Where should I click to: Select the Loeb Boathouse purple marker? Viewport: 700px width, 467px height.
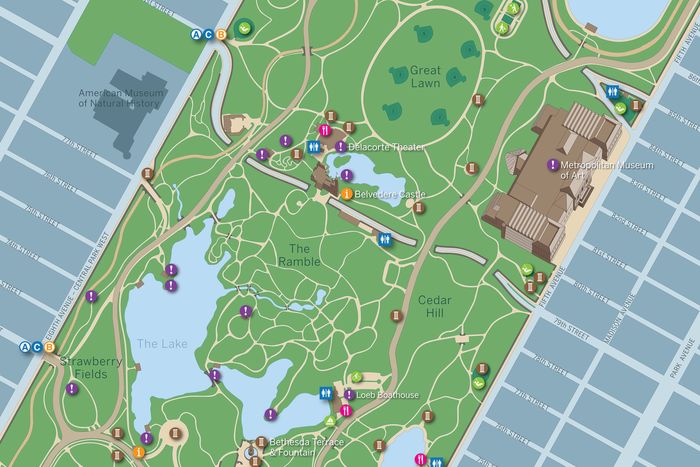pyautogui.click(x=348, y=394)
